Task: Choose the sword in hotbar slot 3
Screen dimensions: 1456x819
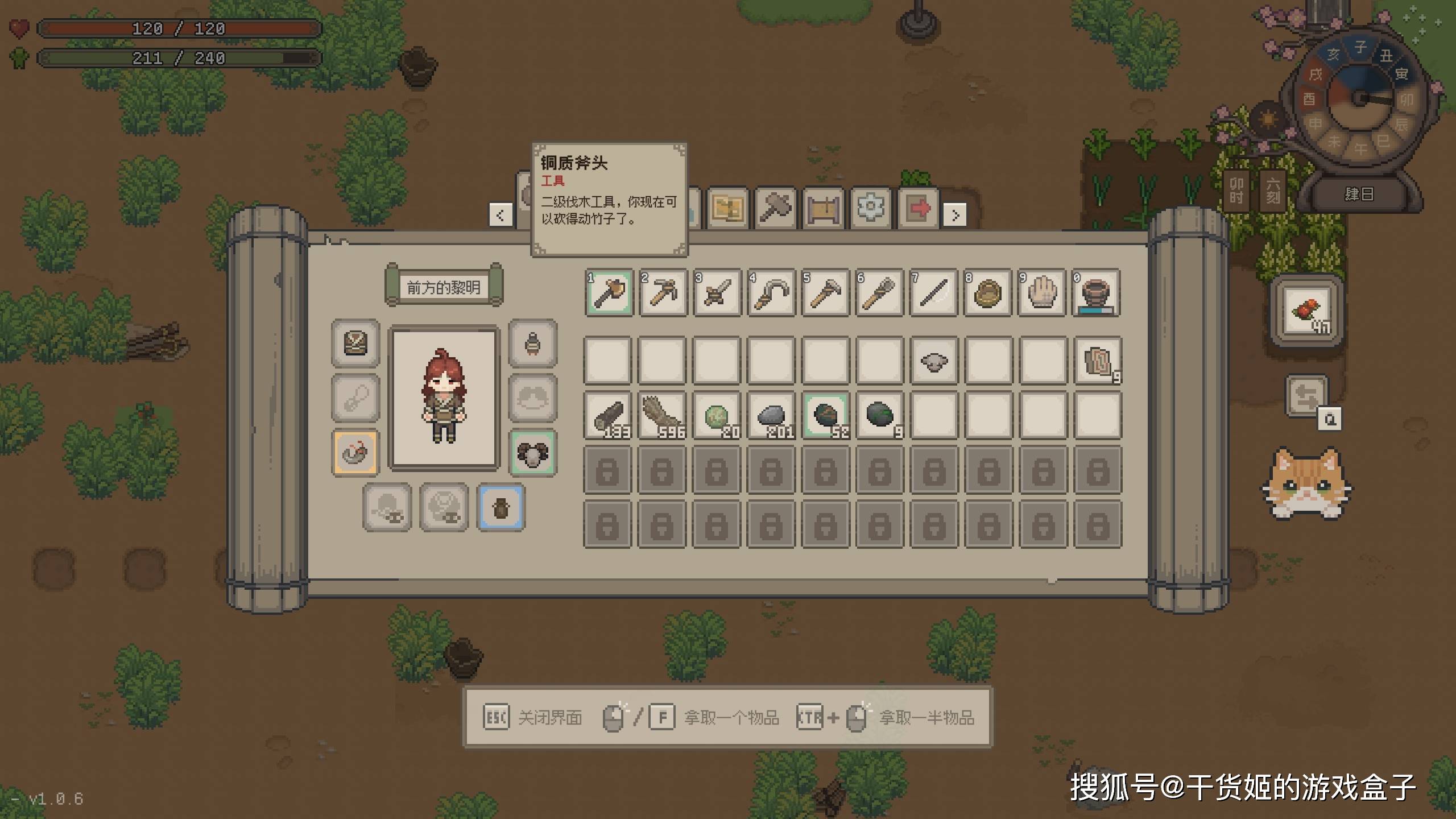Action: (x=717, y=293)
